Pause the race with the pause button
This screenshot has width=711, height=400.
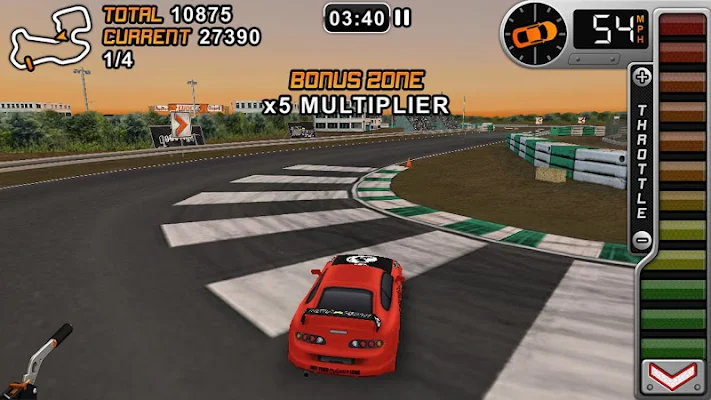pyautogui.click(x=402, y=17)
